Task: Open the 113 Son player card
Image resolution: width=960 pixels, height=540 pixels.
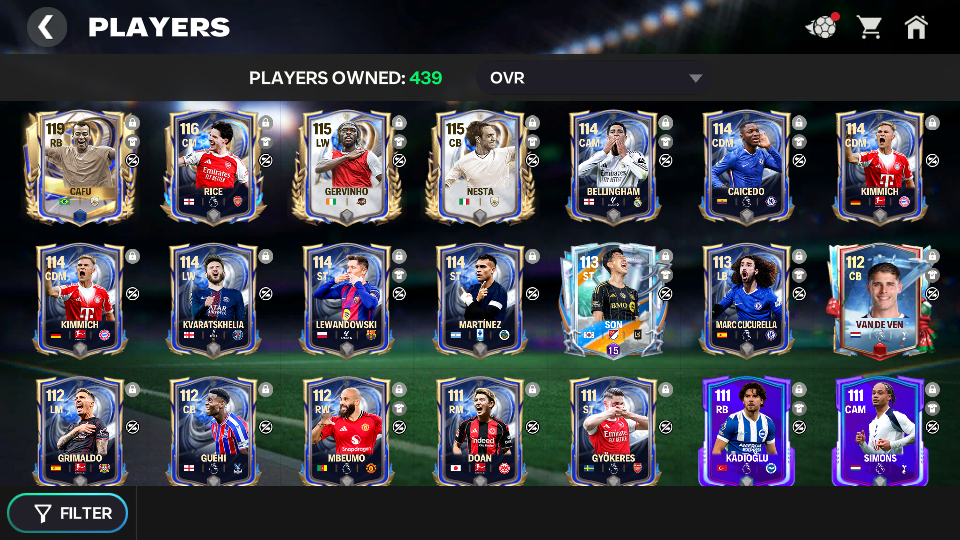Action: click(612, 299)
